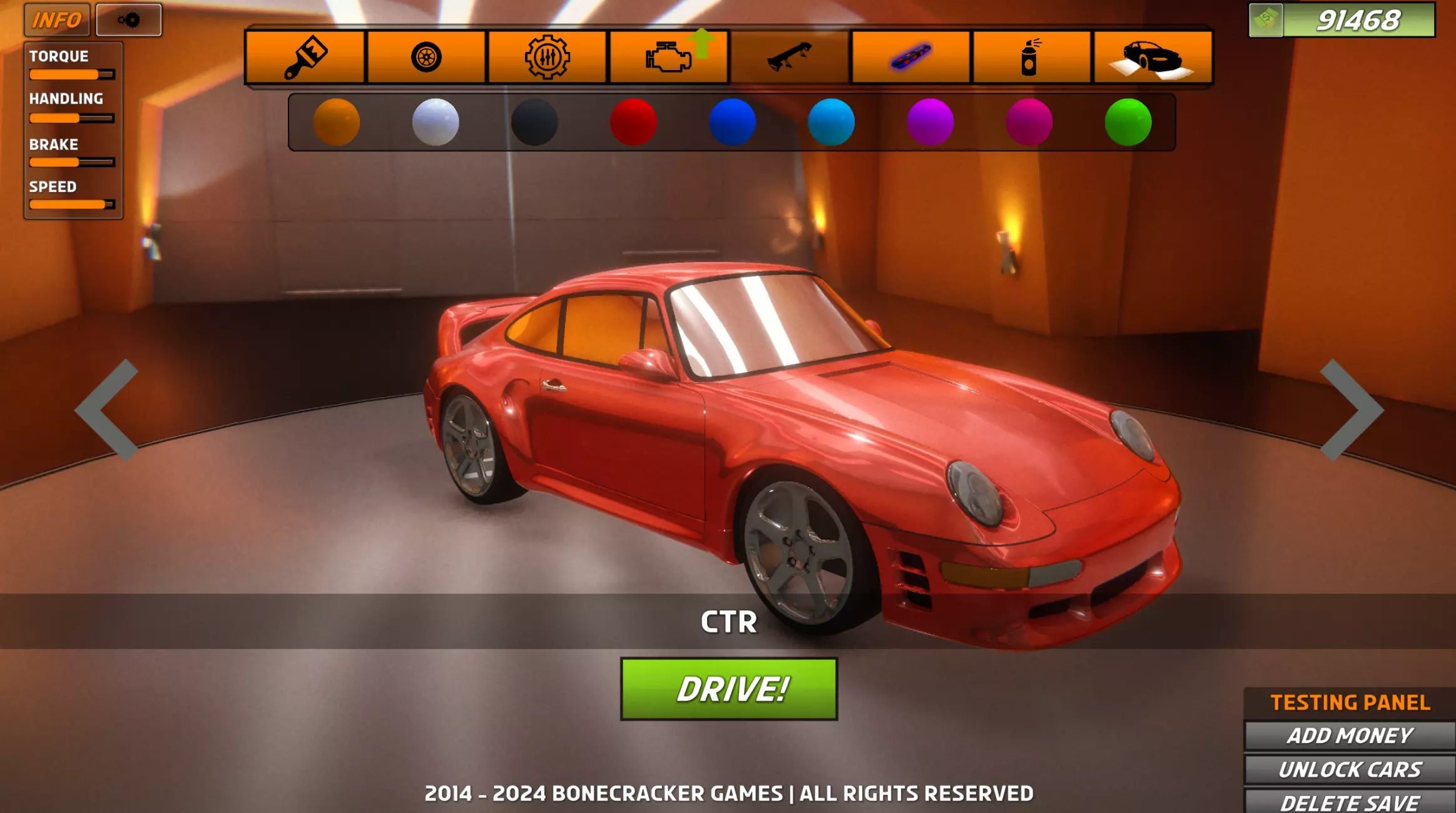This screenshot has width=1456, height=813.
Task: Select the cyan paint swatch
Action: tap(831, 122)
